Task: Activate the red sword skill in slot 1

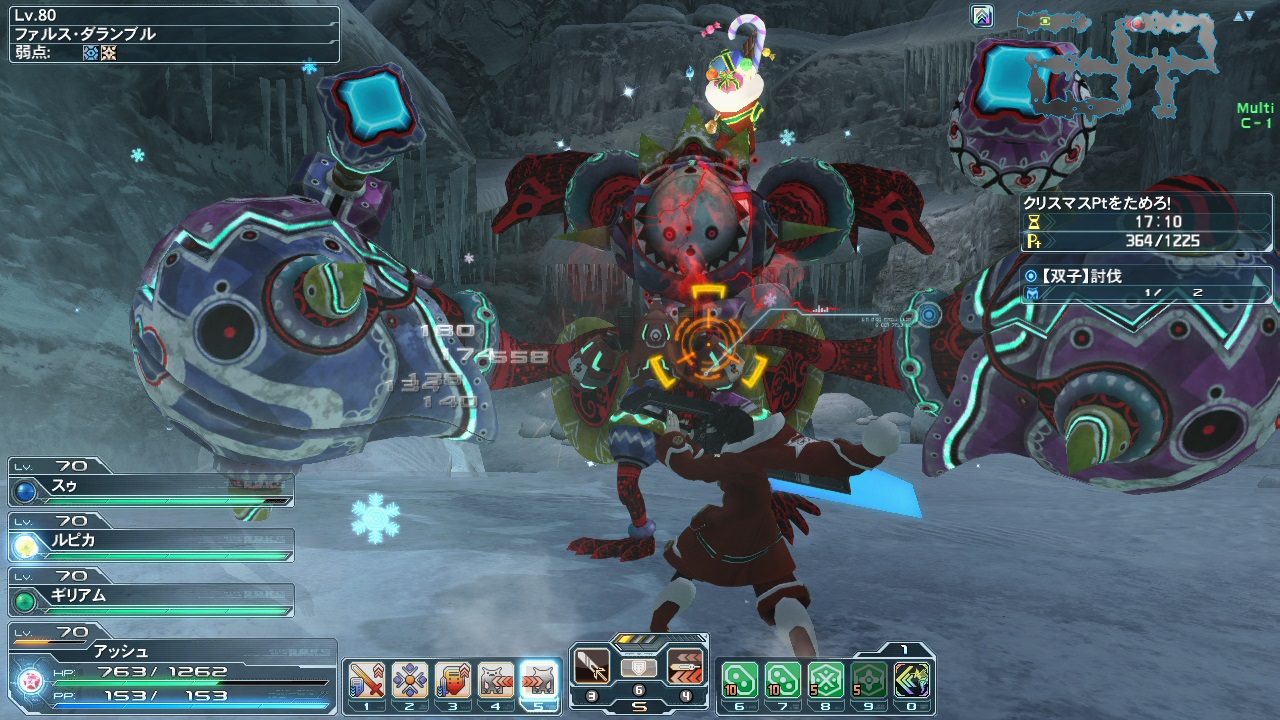Action: point(366,681)
